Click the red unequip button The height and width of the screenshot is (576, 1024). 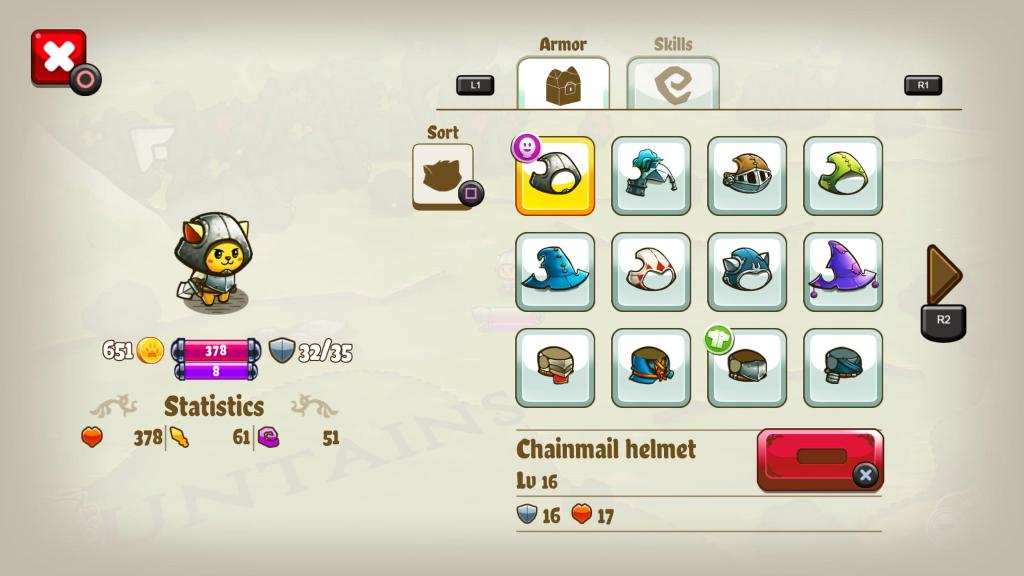[x=820, y=459]
